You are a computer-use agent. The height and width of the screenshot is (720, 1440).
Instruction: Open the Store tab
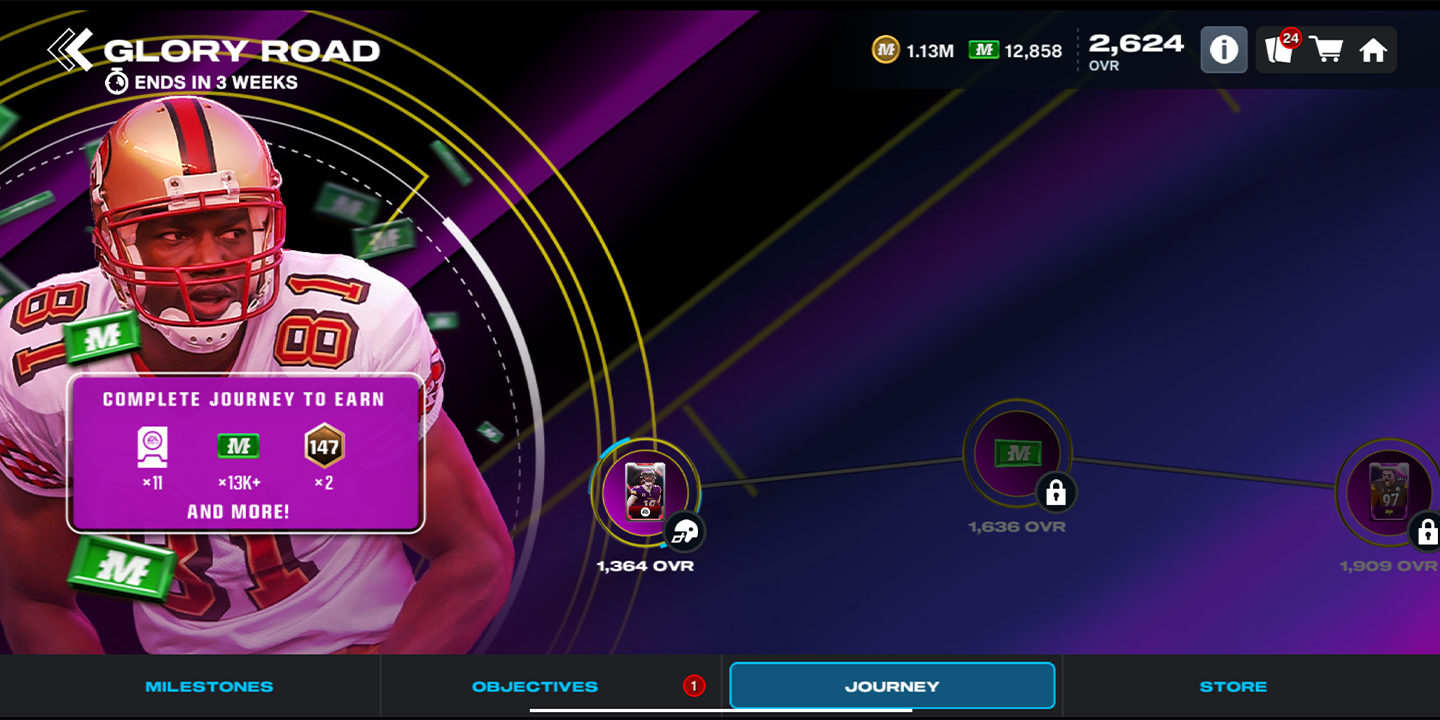pyautogui.click(x=1233, y=687)
